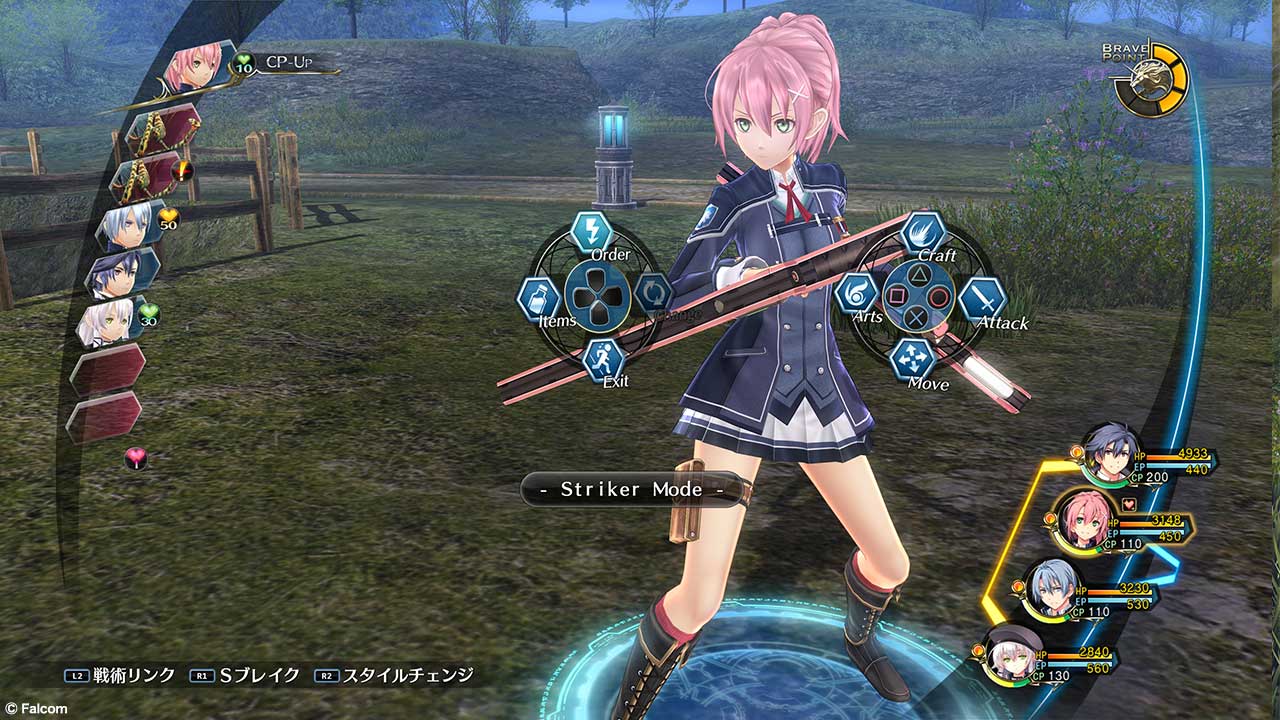This screenshot has width=1280, height=720.
Task: Open the Items command
Action: [538, 299]
